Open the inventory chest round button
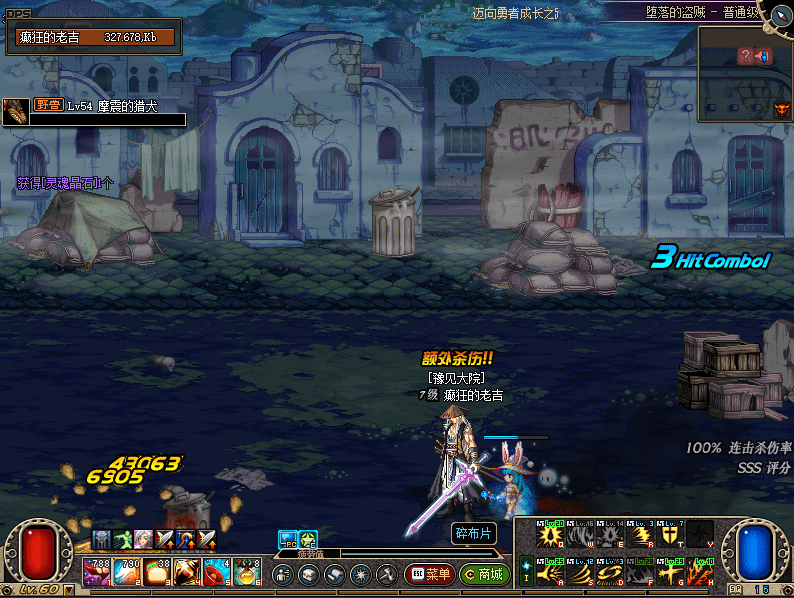 coord(308,574)
